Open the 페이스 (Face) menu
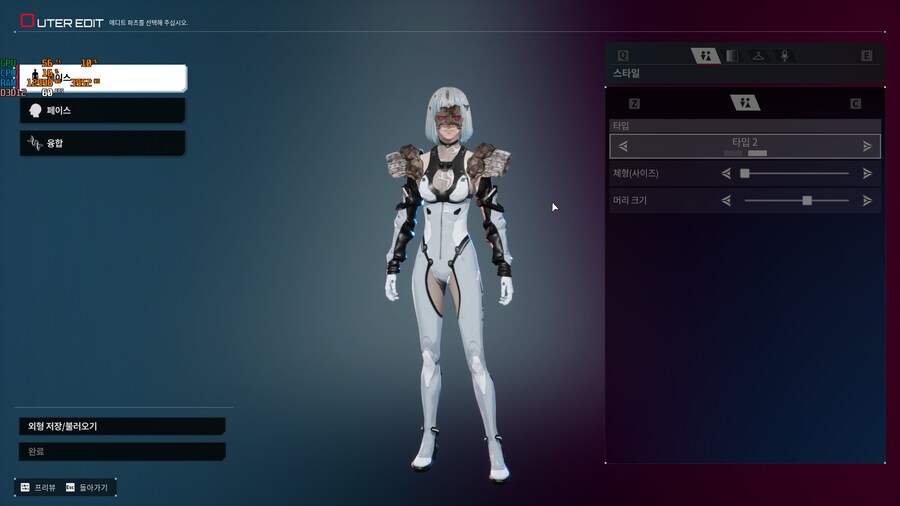900x506 pixels. point(102,110)
